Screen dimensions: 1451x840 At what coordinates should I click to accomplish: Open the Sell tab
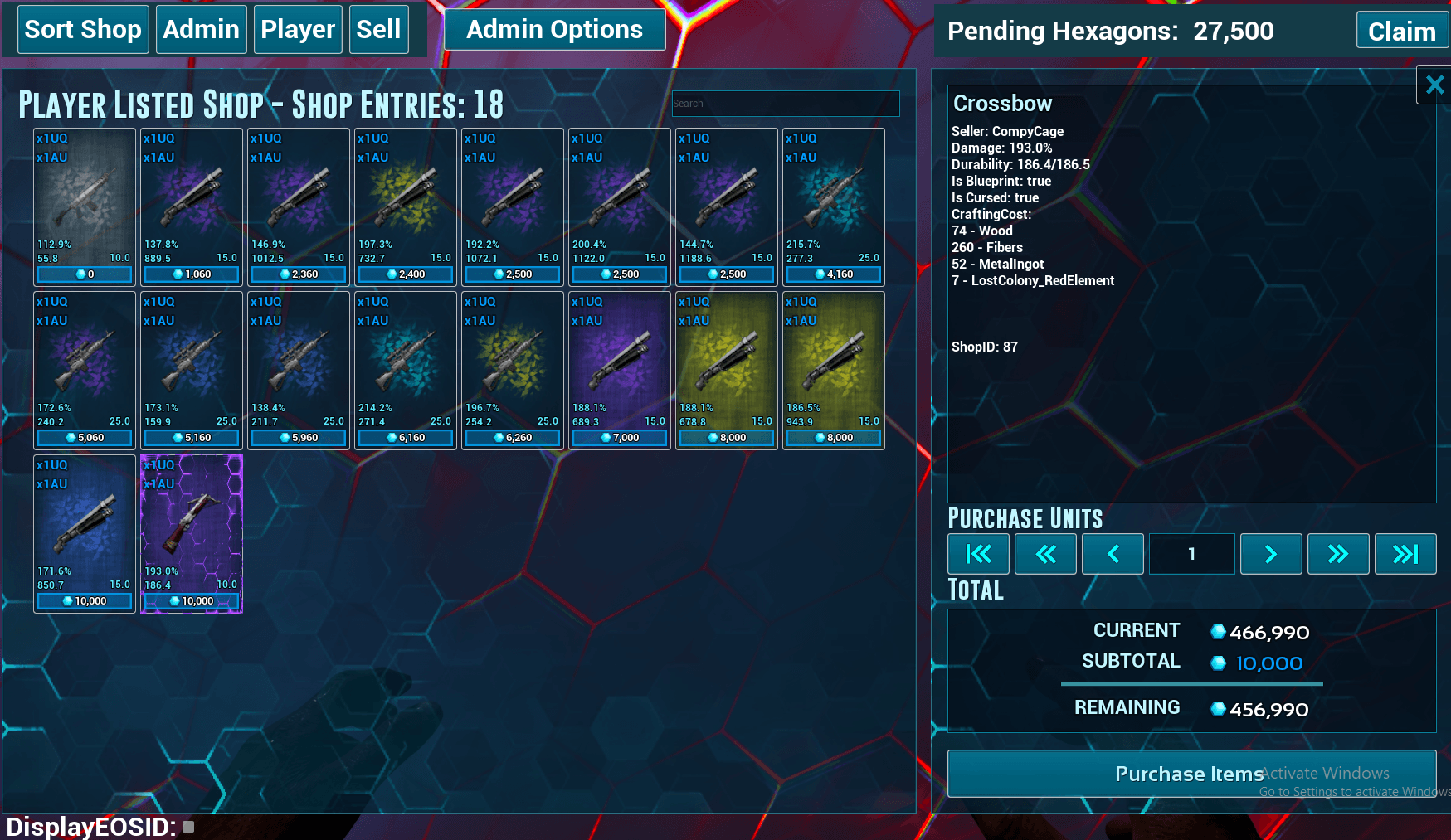(x=378, y=30)
